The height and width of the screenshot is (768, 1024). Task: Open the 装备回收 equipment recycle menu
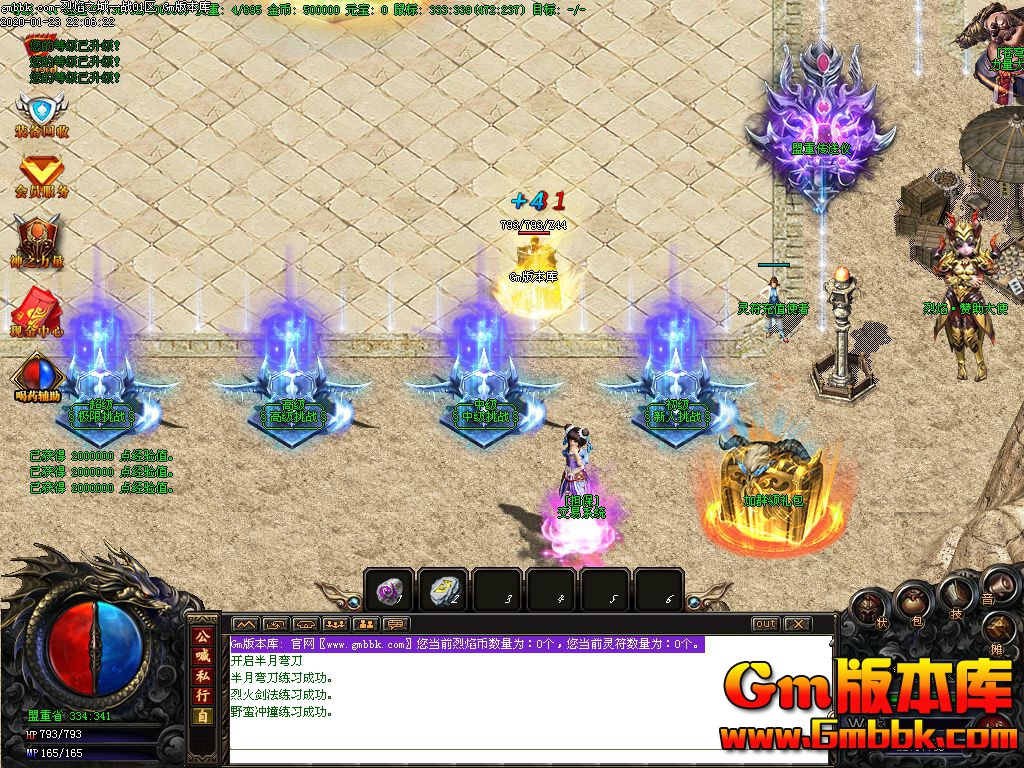click(41, 115)
